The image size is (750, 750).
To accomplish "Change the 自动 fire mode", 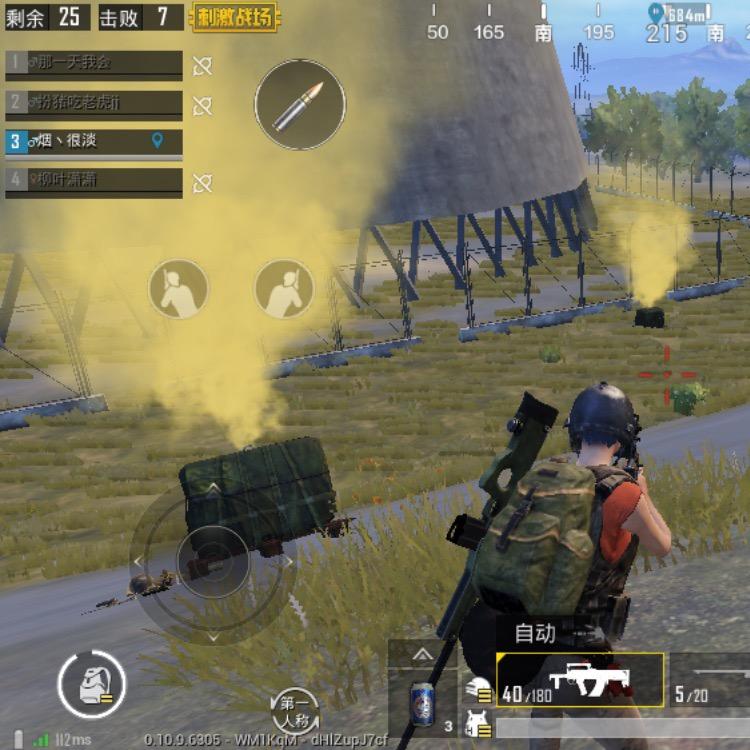I will [x=535, y=633].
